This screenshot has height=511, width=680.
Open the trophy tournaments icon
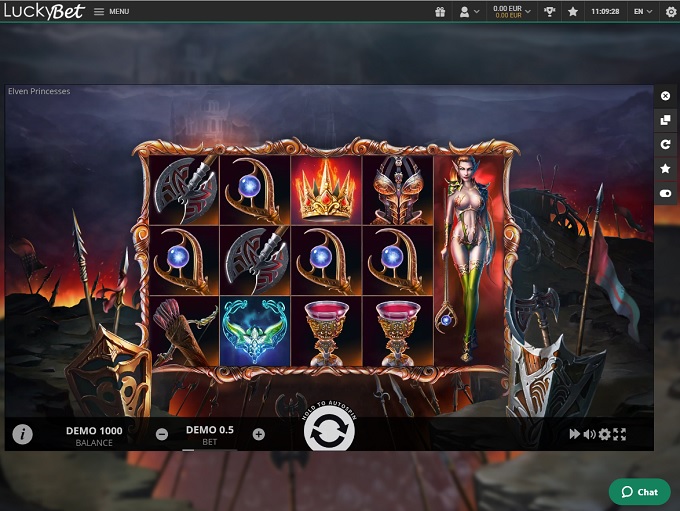(550, 12)
